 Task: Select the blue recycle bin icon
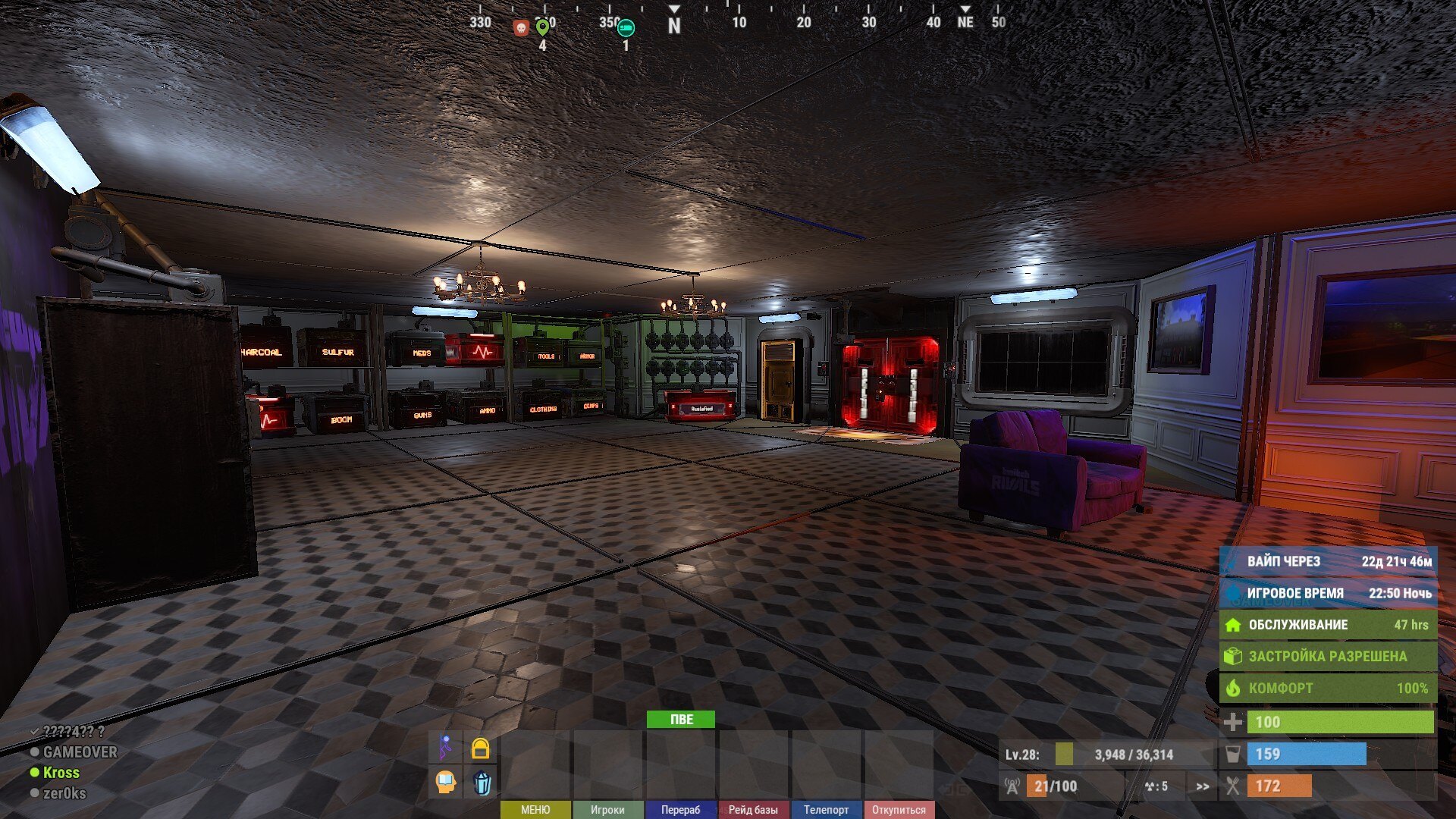click(482, 782)
